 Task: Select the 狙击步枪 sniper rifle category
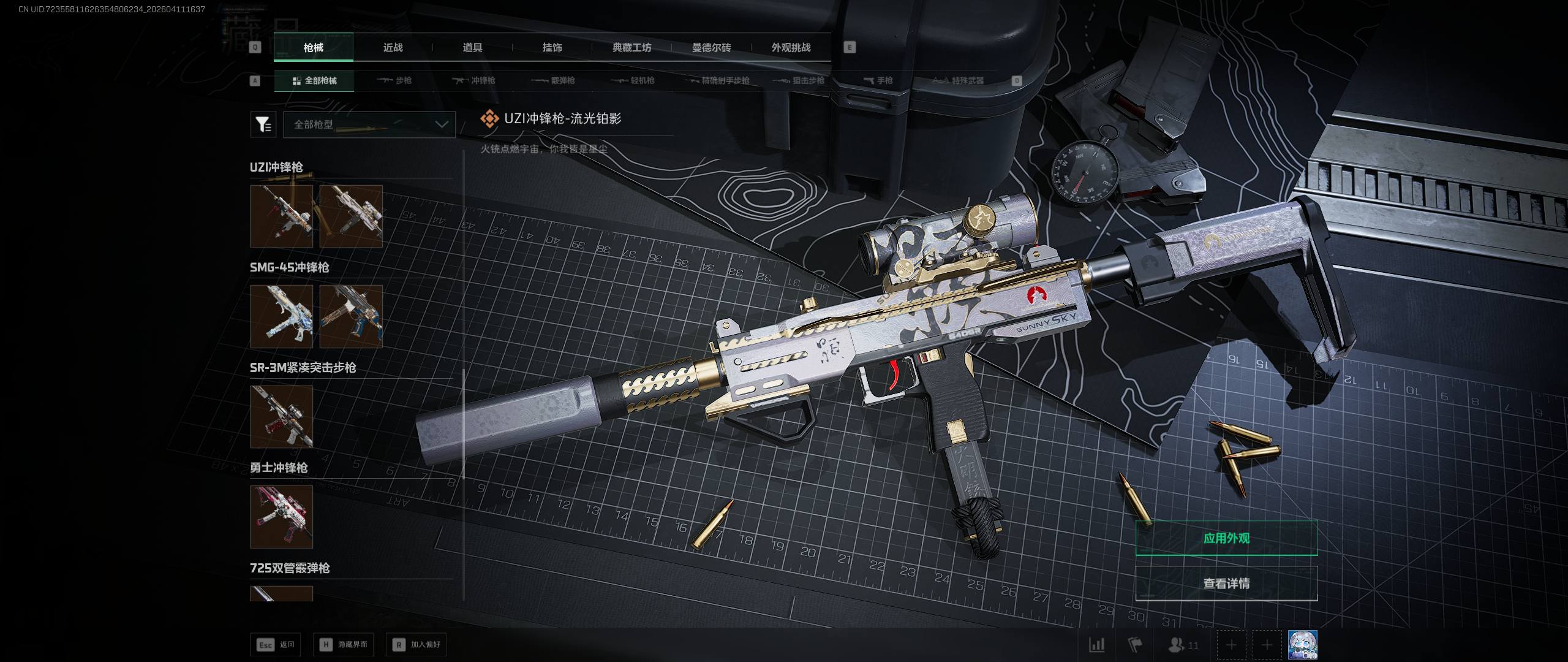[x=799, y=80]
